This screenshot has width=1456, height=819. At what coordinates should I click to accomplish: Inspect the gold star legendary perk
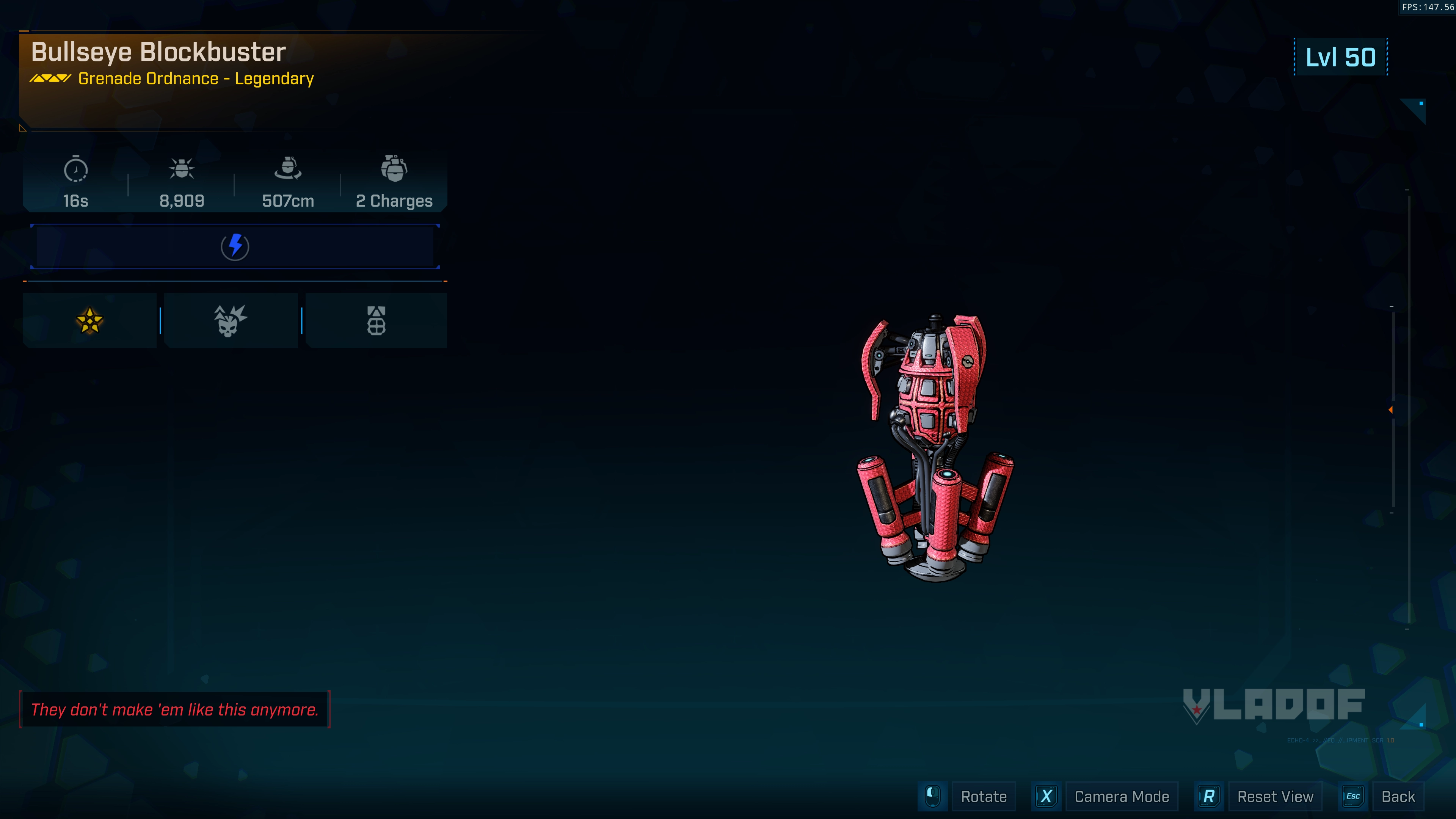(x=90, y=320)
